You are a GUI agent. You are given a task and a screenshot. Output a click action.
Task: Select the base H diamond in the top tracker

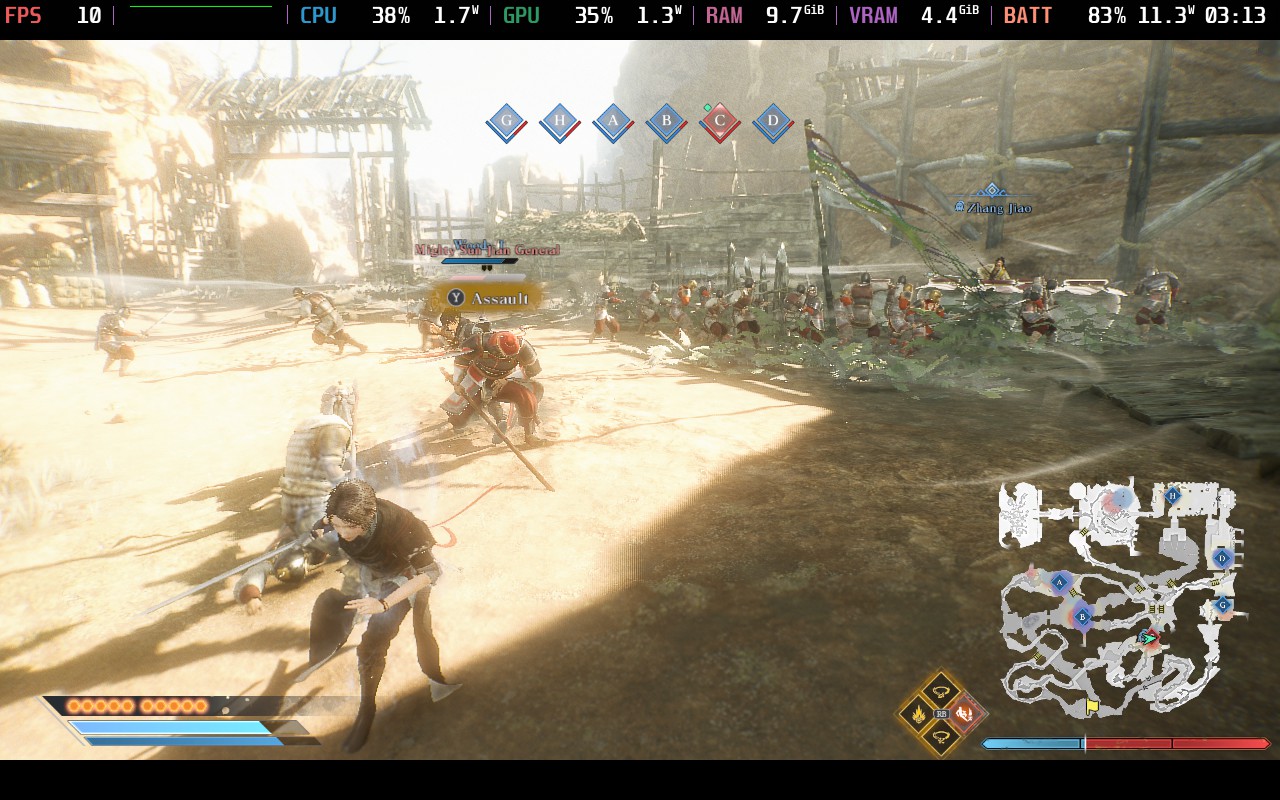click(560, 122)
